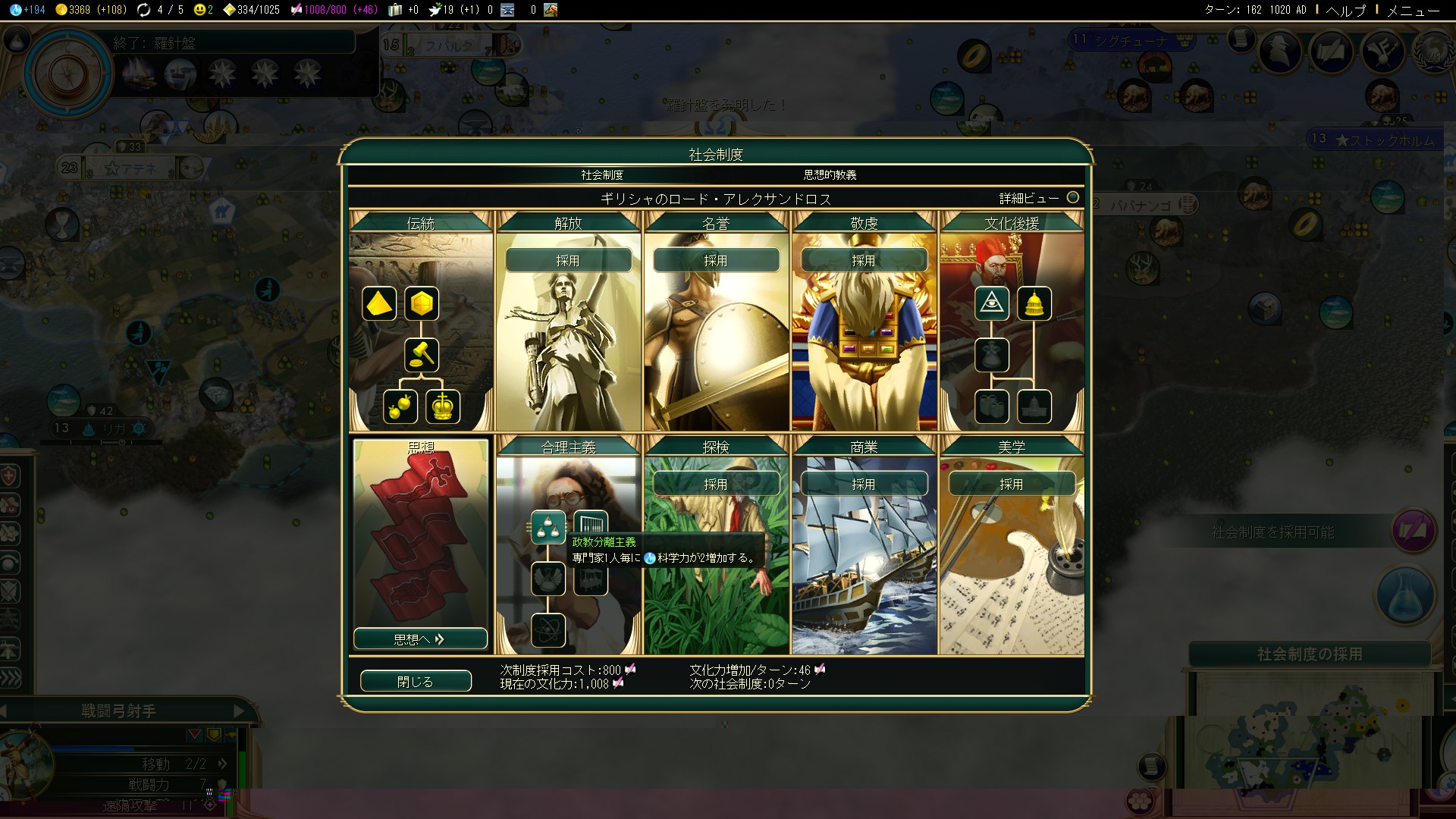Select the golden bell Patronage policy icon
Image resolution: width=1456 pixels, height=819 pixels.
(1034, 304)
